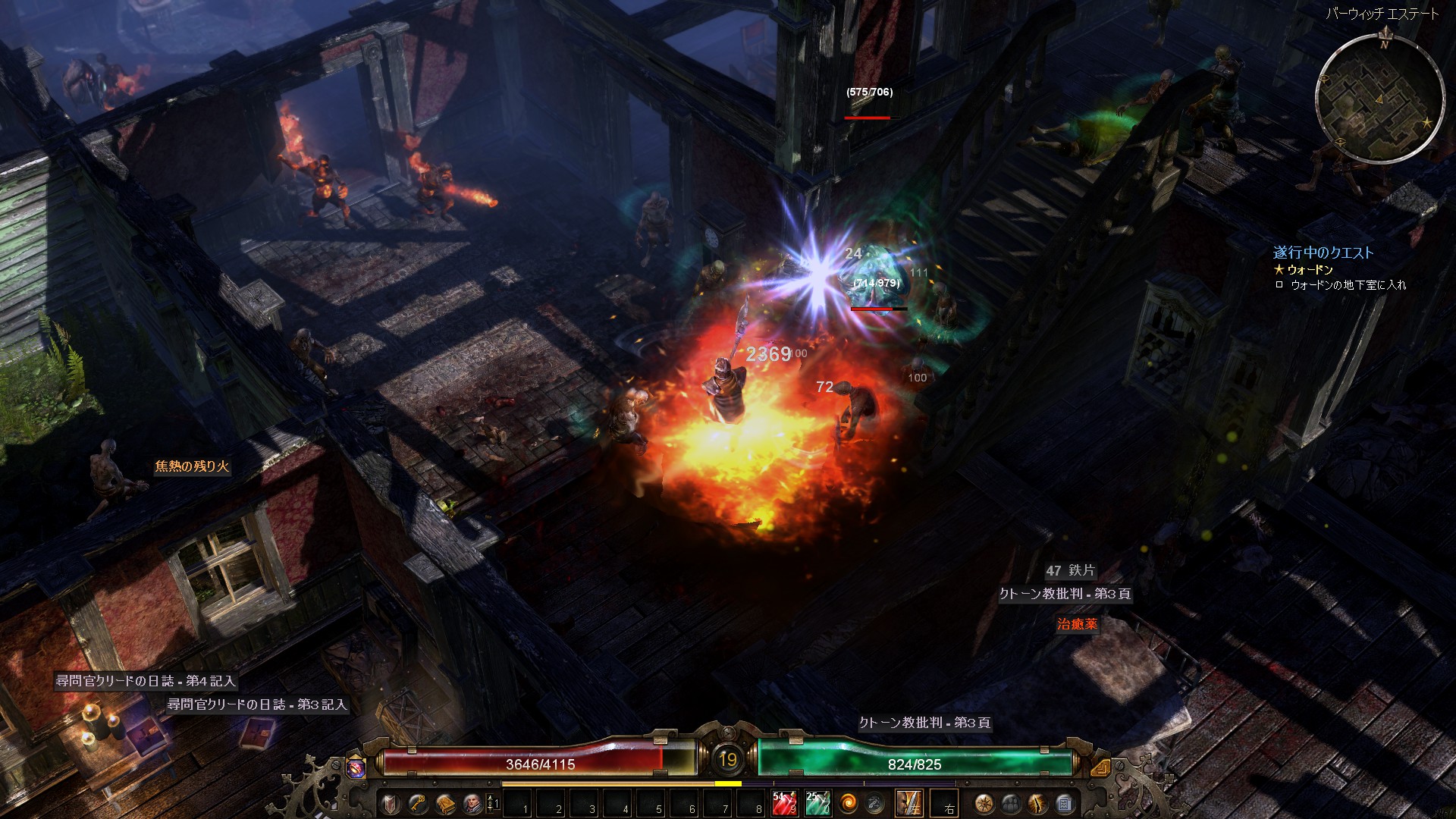Open the golden key inventory button
Image resolution: width=1456 pixels, height=819 pixels.
coord(418,803)
